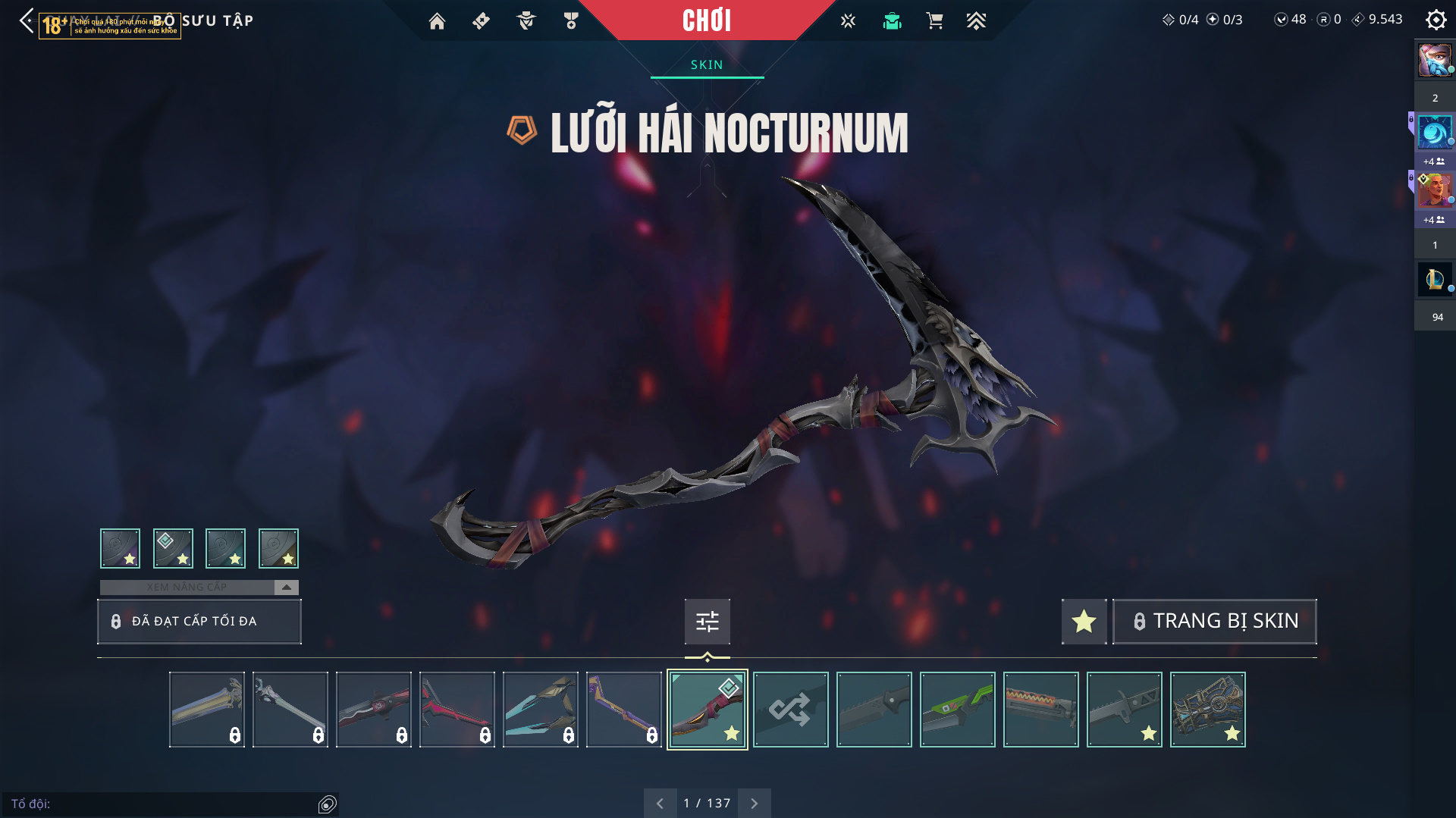The height and width of the screenshot is (818, 1456).
Task: Open the League of Legends friend icon
Action: click(x=1434, y=279)
